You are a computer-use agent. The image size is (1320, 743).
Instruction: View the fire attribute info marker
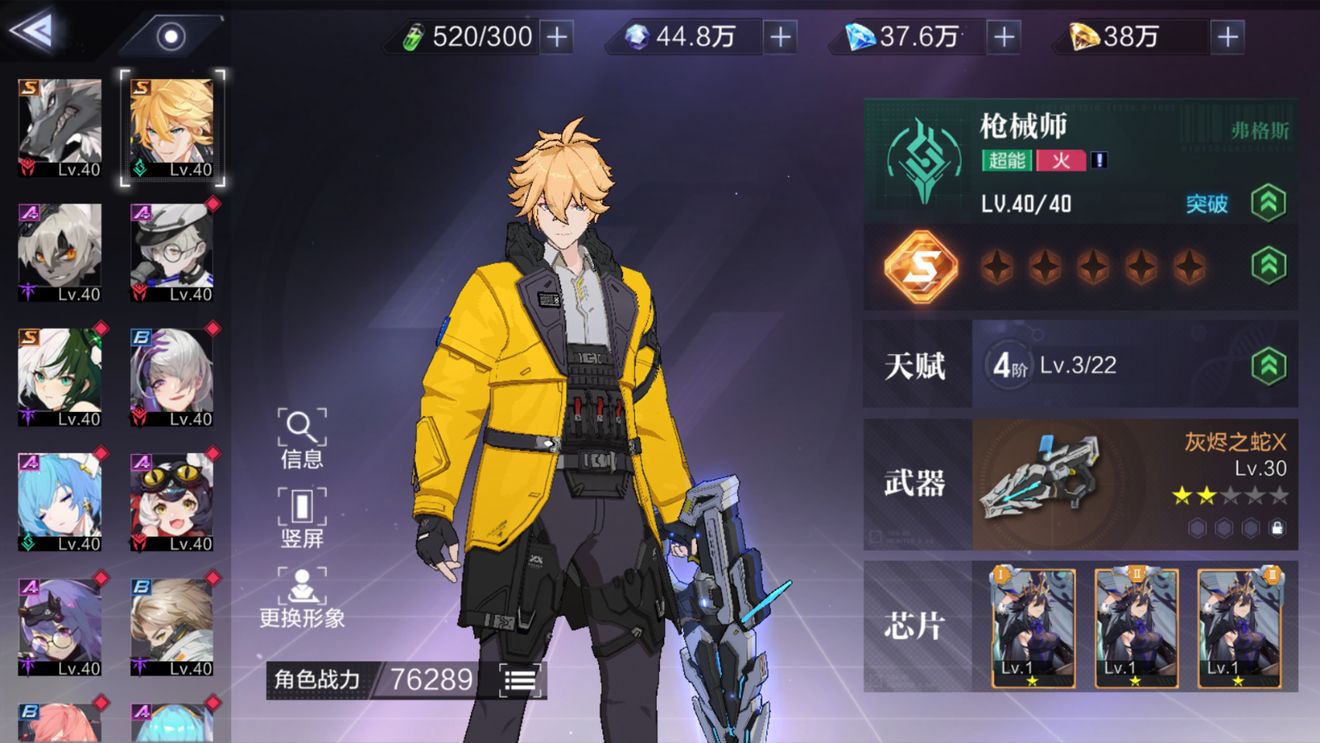1099,160
